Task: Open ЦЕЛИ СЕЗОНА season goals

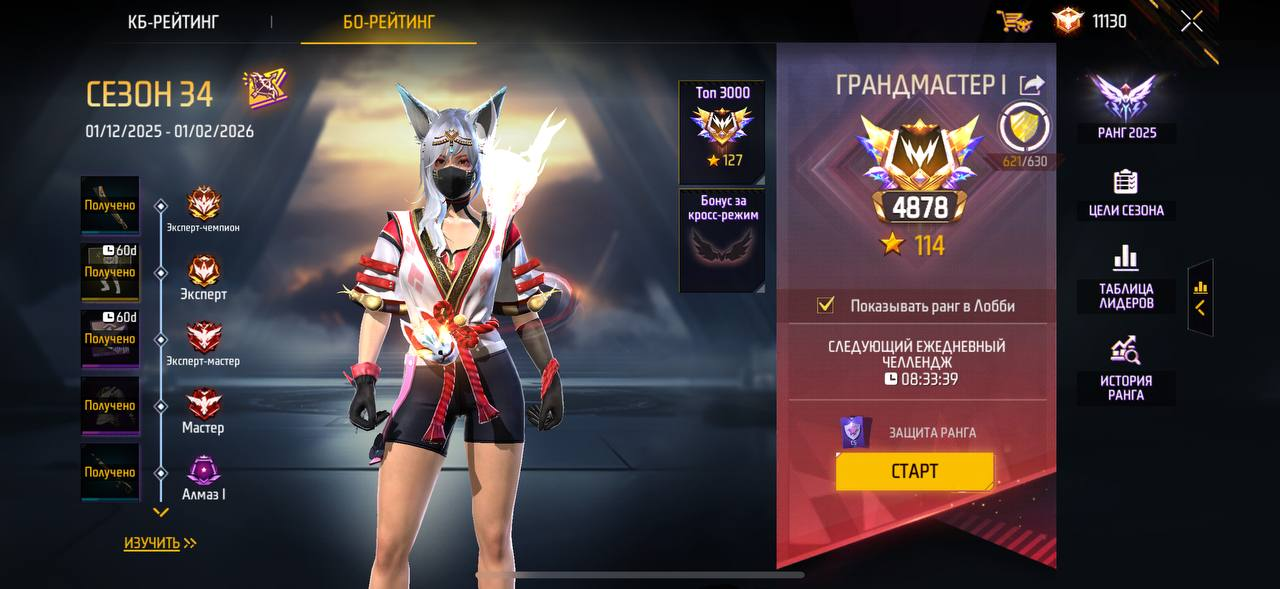Action: [x=1126, y=193]
